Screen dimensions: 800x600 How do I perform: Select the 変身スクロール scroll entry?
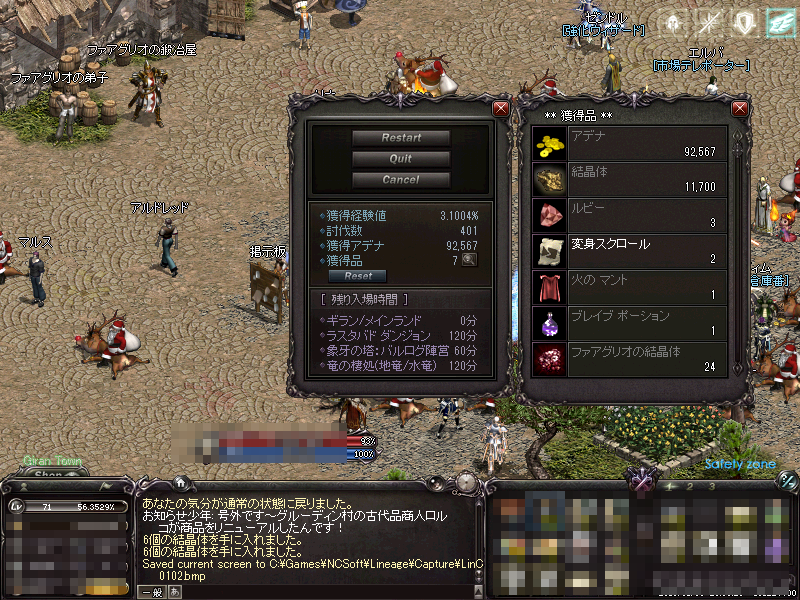630,252
